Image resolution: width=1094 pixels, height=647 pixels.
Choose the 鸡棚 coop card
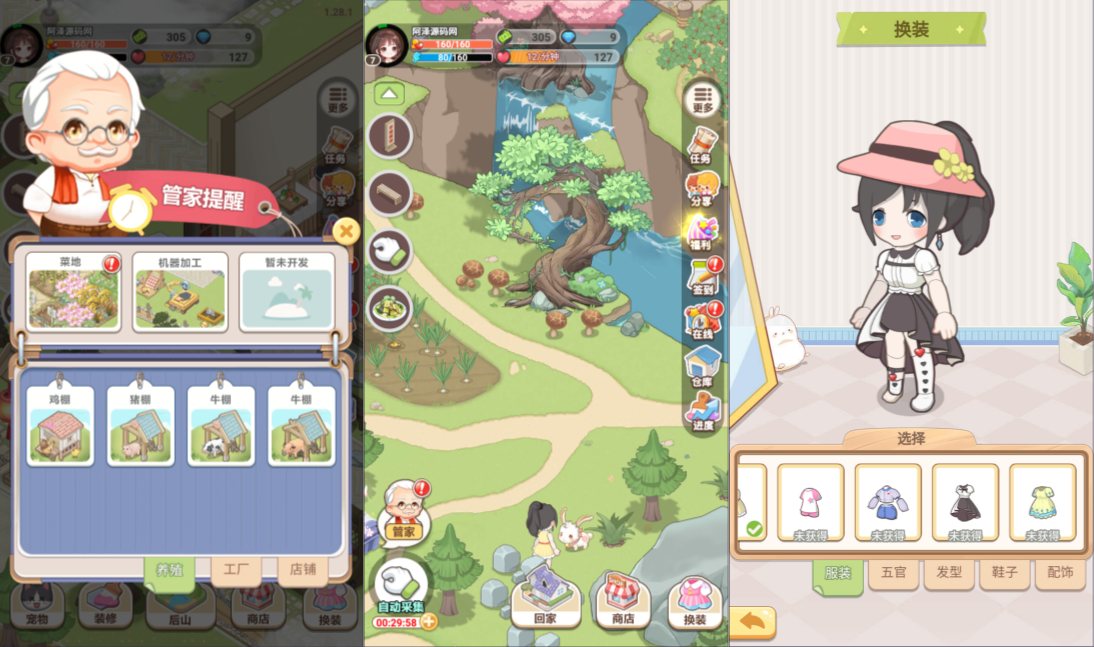60,427
